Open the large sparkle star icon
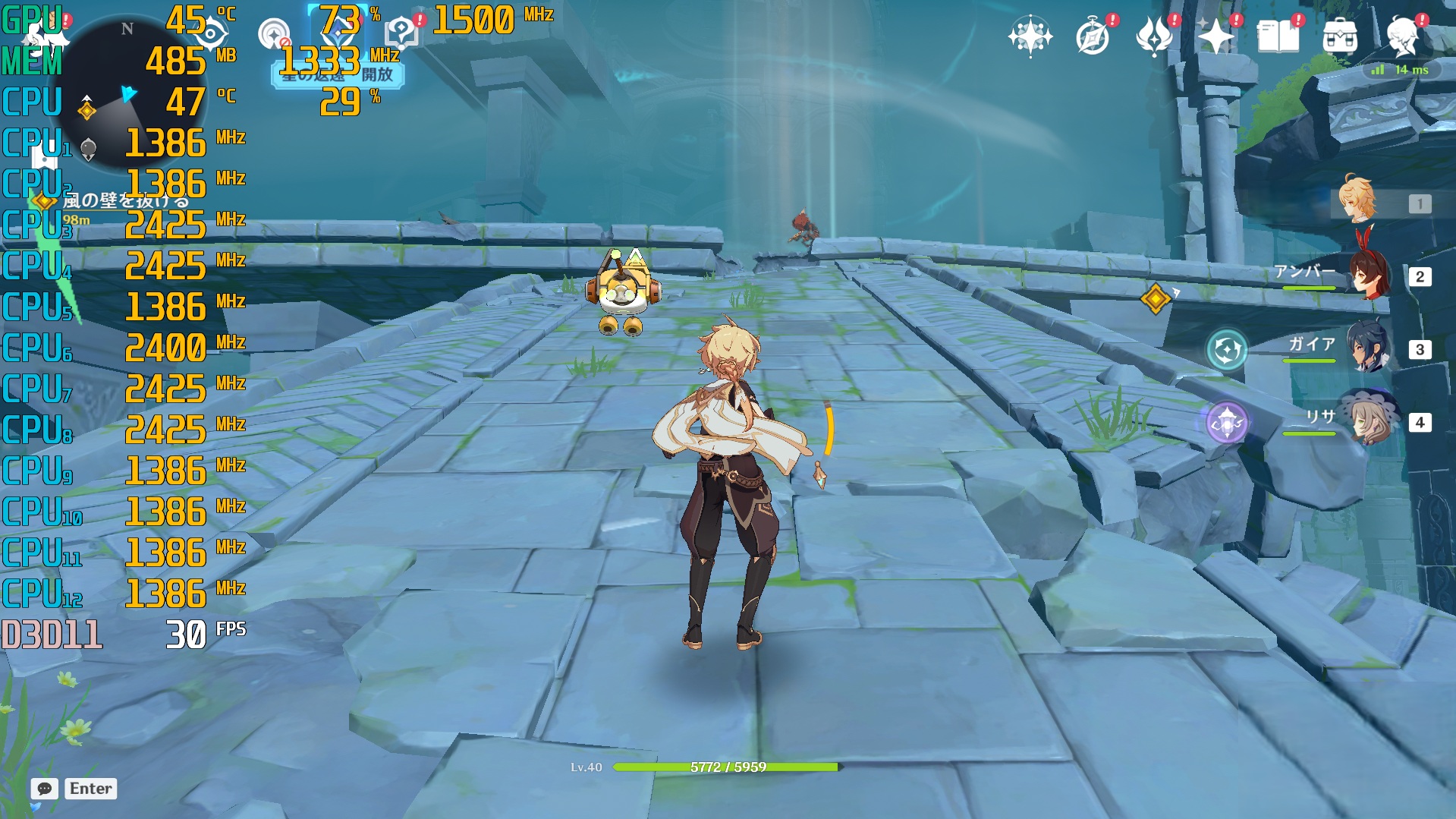 coord(1030,36)
